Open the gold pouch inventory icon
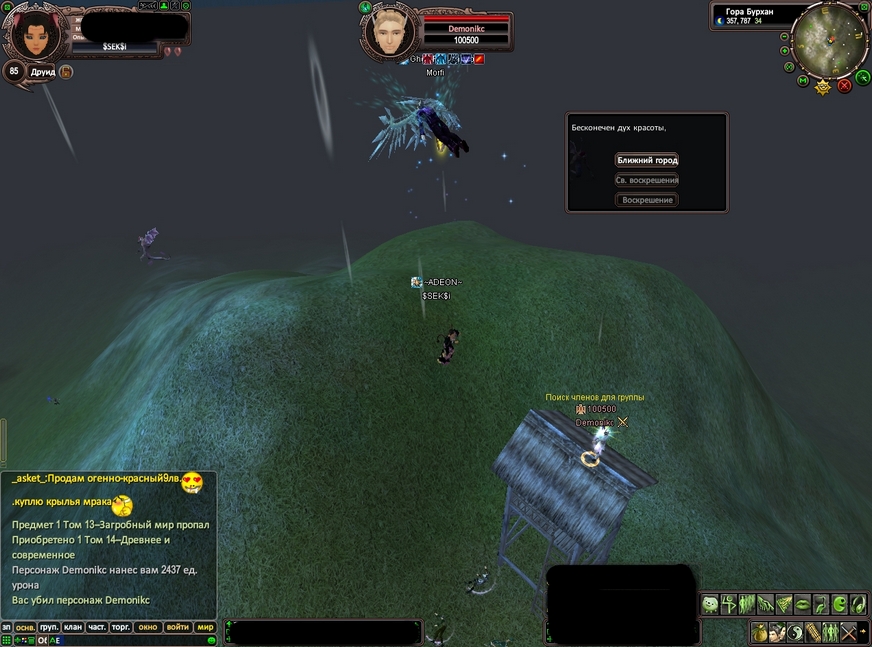 coord(760,632)
